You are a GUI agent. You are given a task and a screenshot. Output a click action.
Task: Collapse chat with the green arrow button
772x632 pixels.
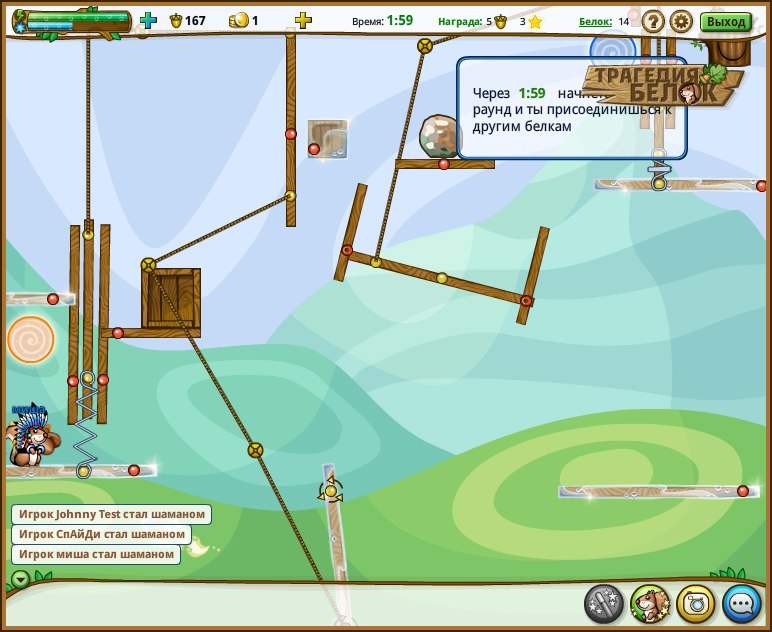(20, 579)
